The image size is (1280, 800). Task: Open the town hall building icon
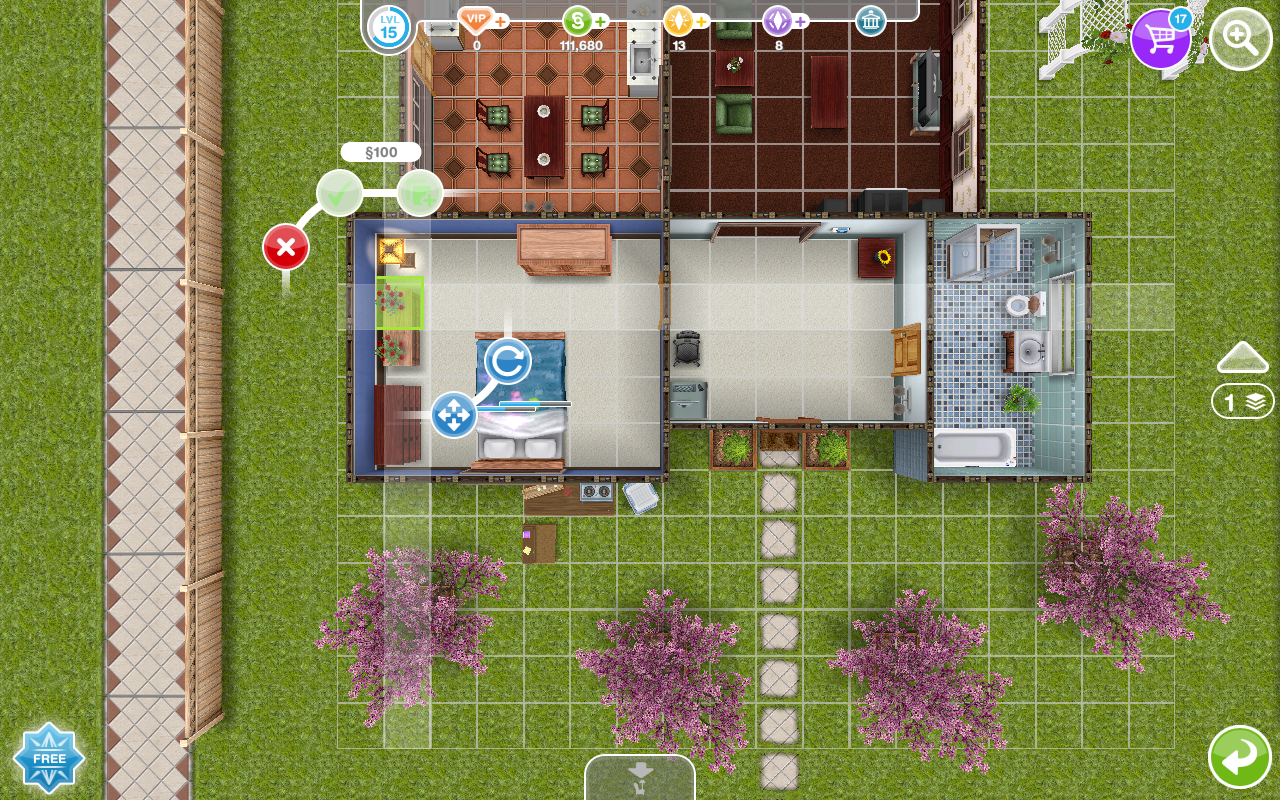point(869,20)
